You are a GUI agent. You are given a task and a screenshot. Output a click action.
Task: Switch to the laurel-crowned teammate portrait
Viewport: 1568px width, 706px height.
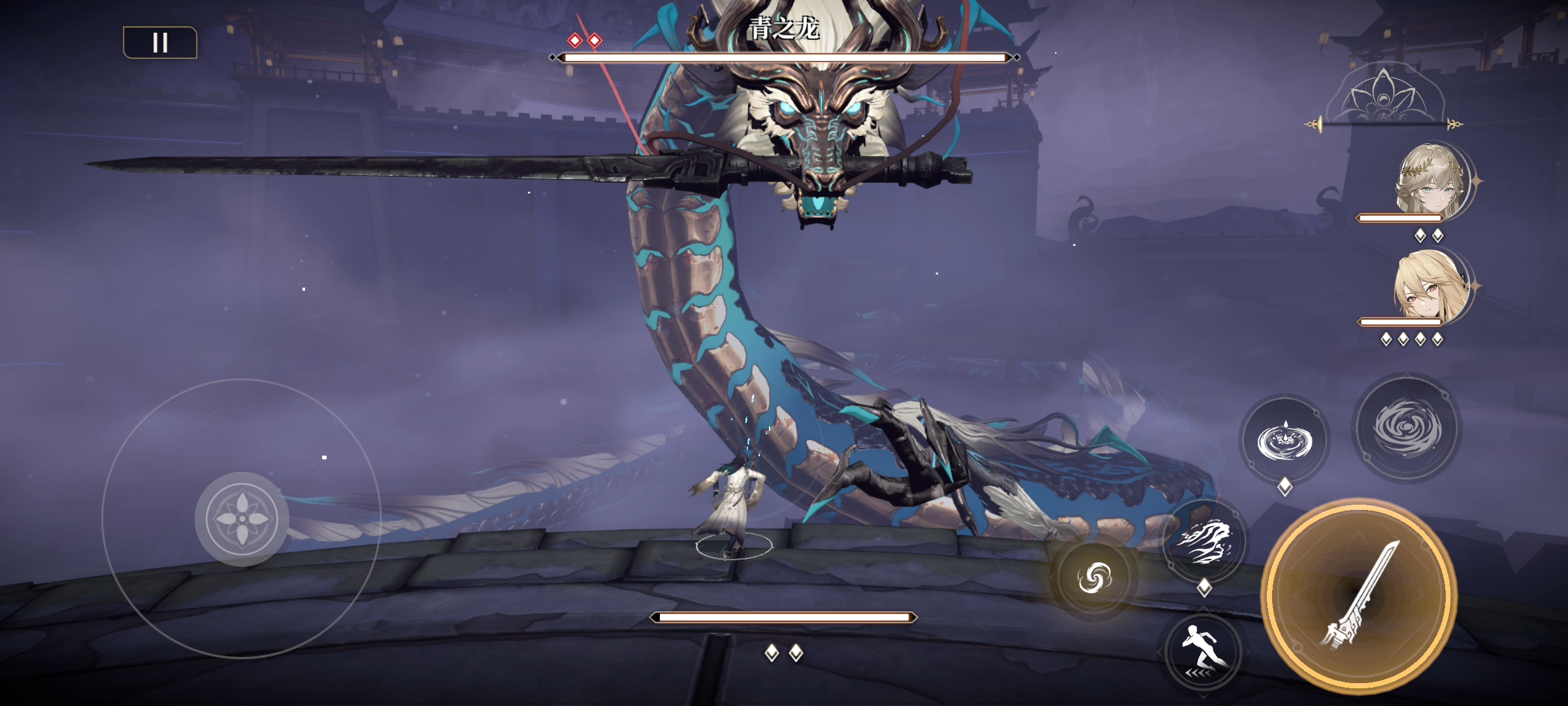[x=1431, y=180]
